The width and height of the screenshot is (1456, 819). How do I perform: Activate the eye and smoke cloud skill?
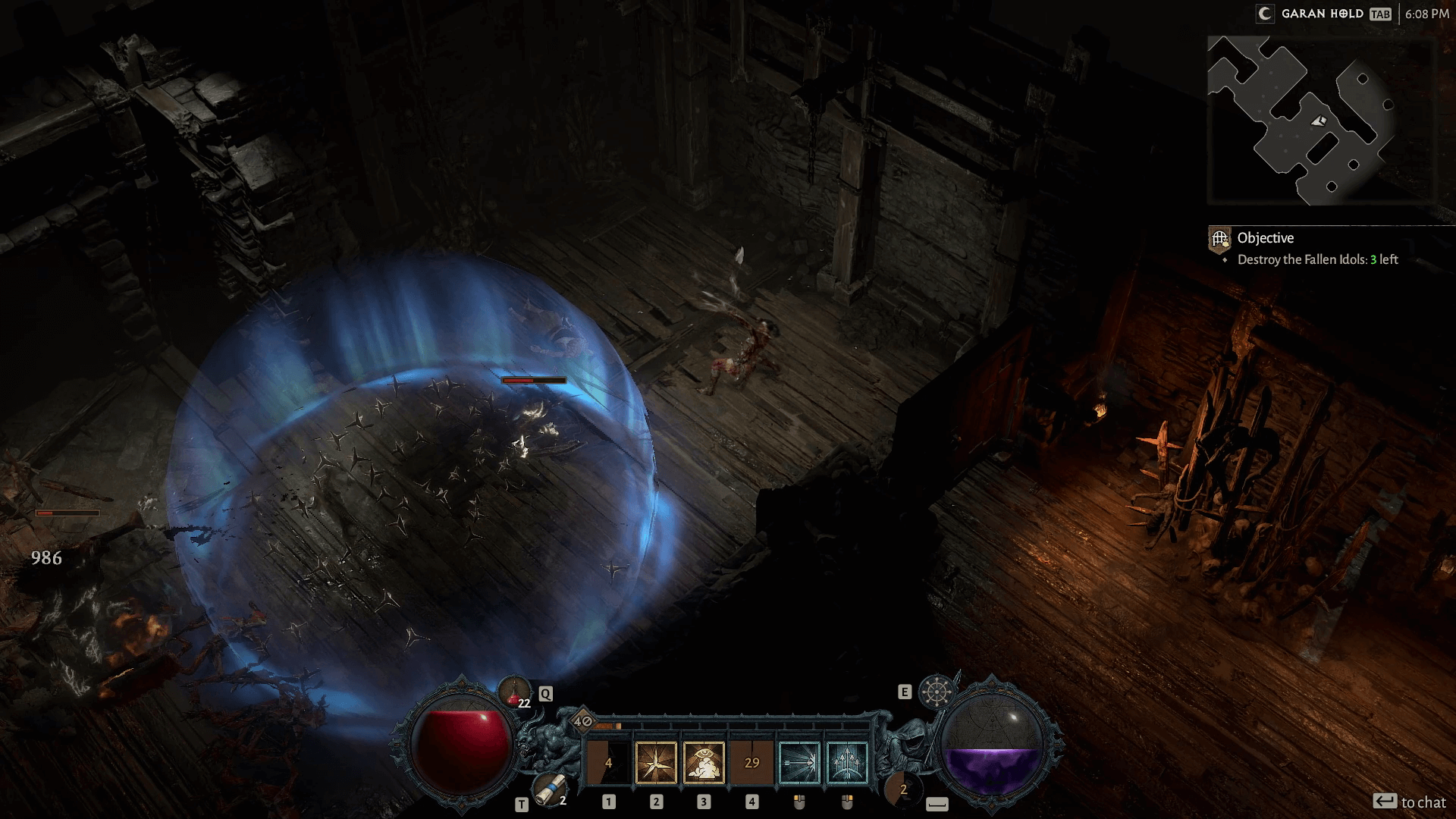click(704, 761)
